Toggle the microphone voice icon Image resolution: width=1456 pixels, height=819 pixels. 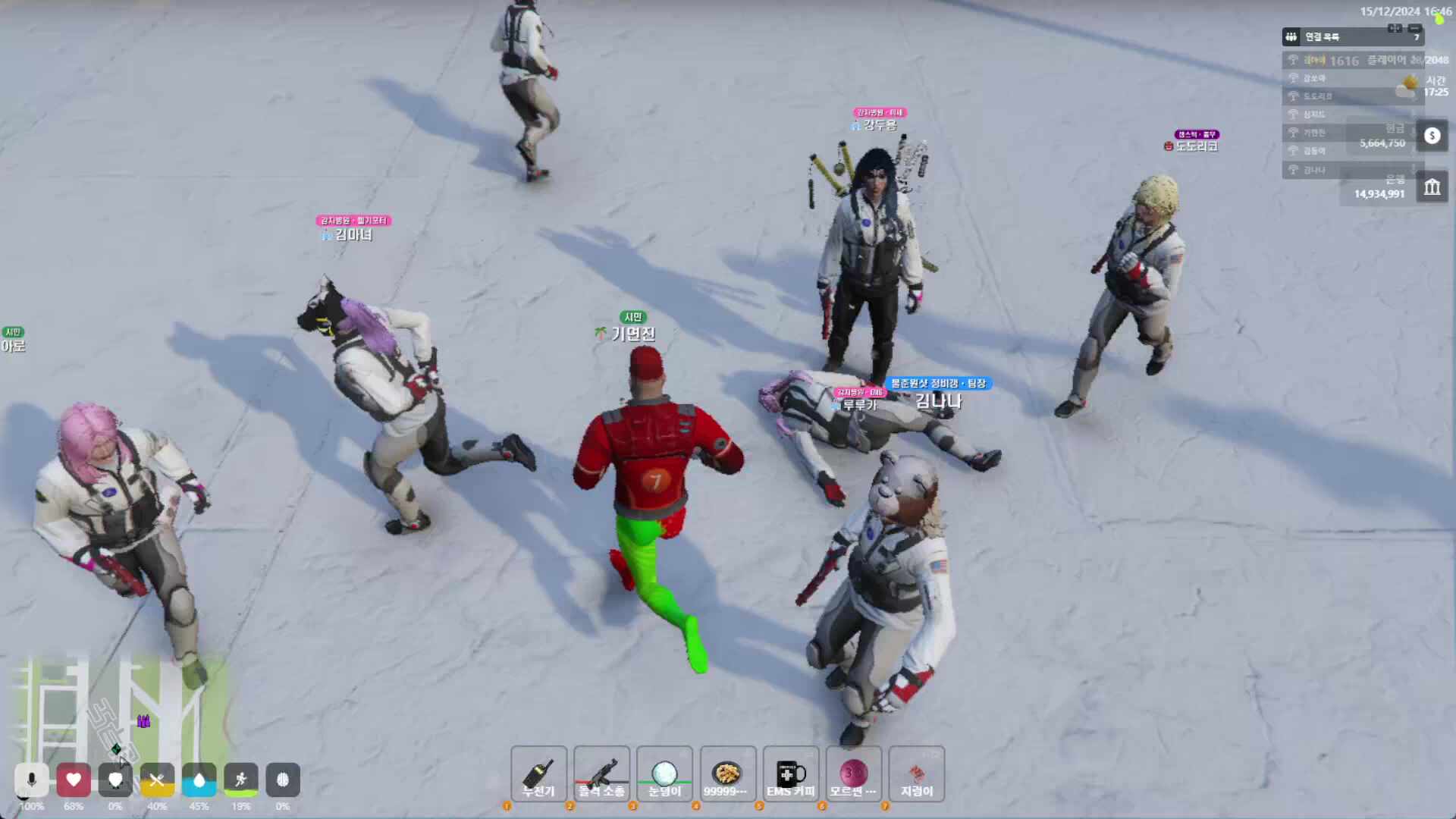click(31, 780)
